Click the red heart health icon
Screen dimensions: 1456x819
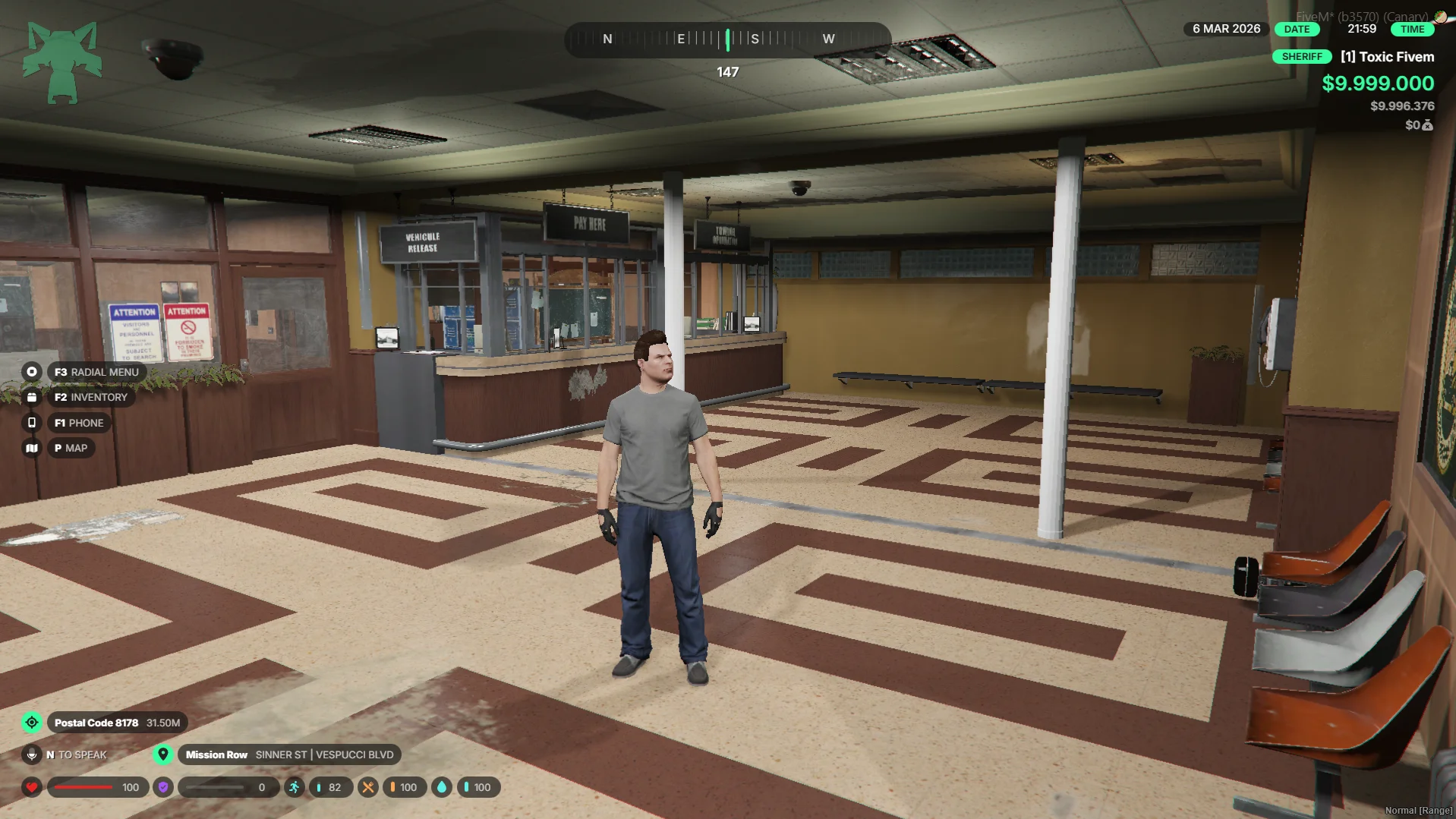(31, 787)
